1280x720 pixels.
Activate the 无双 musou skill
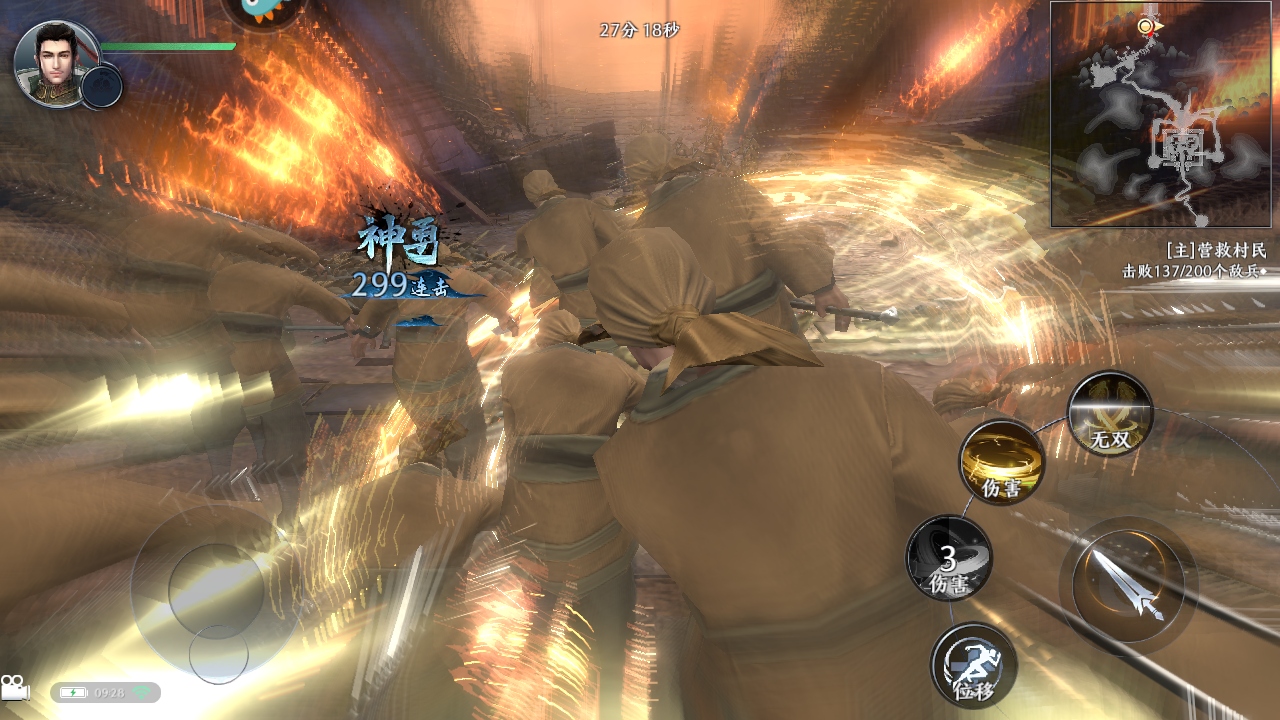[1110, 413]
